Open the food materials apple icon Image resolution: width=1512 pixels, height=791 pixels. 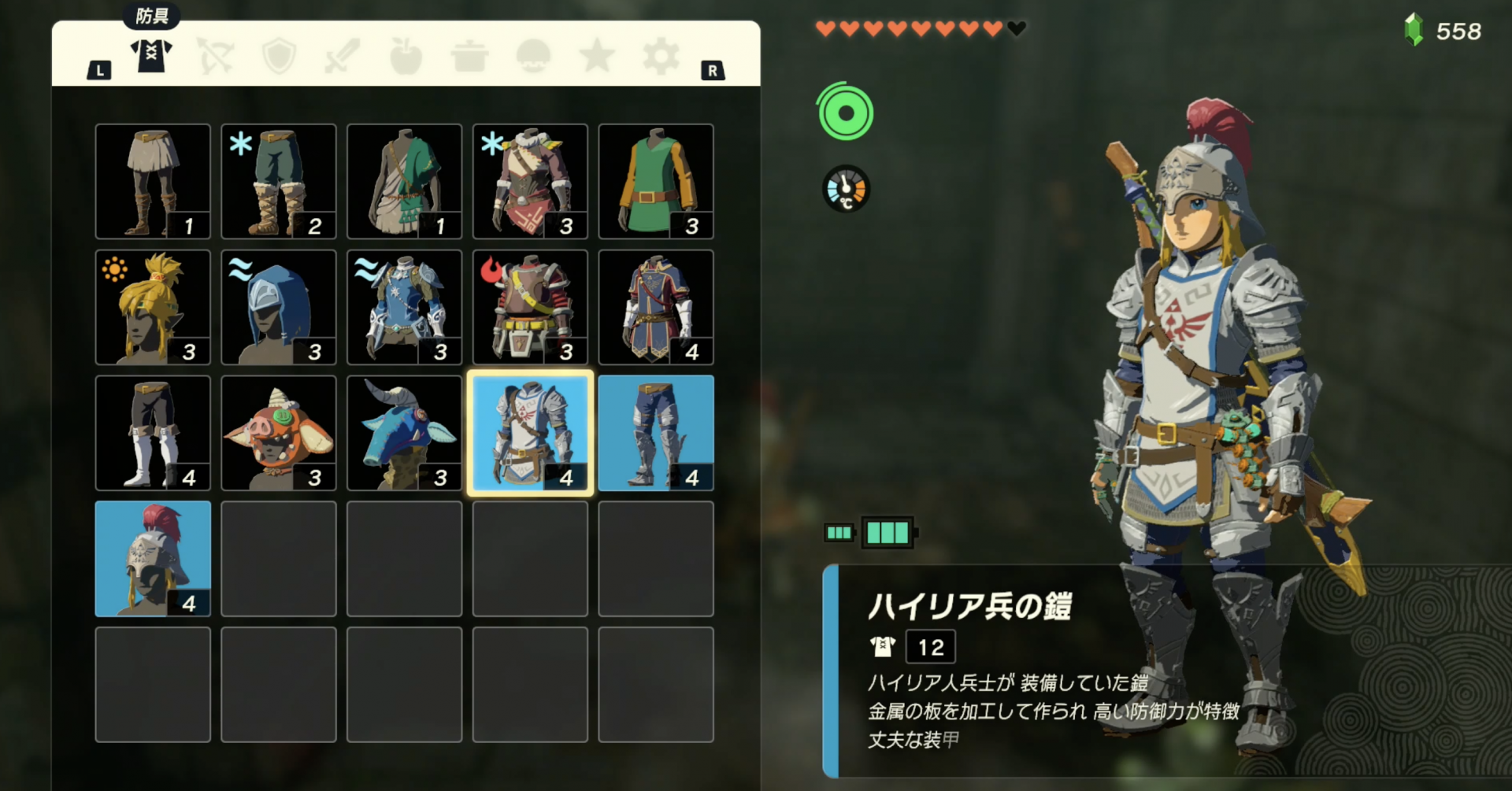point(405,55)
